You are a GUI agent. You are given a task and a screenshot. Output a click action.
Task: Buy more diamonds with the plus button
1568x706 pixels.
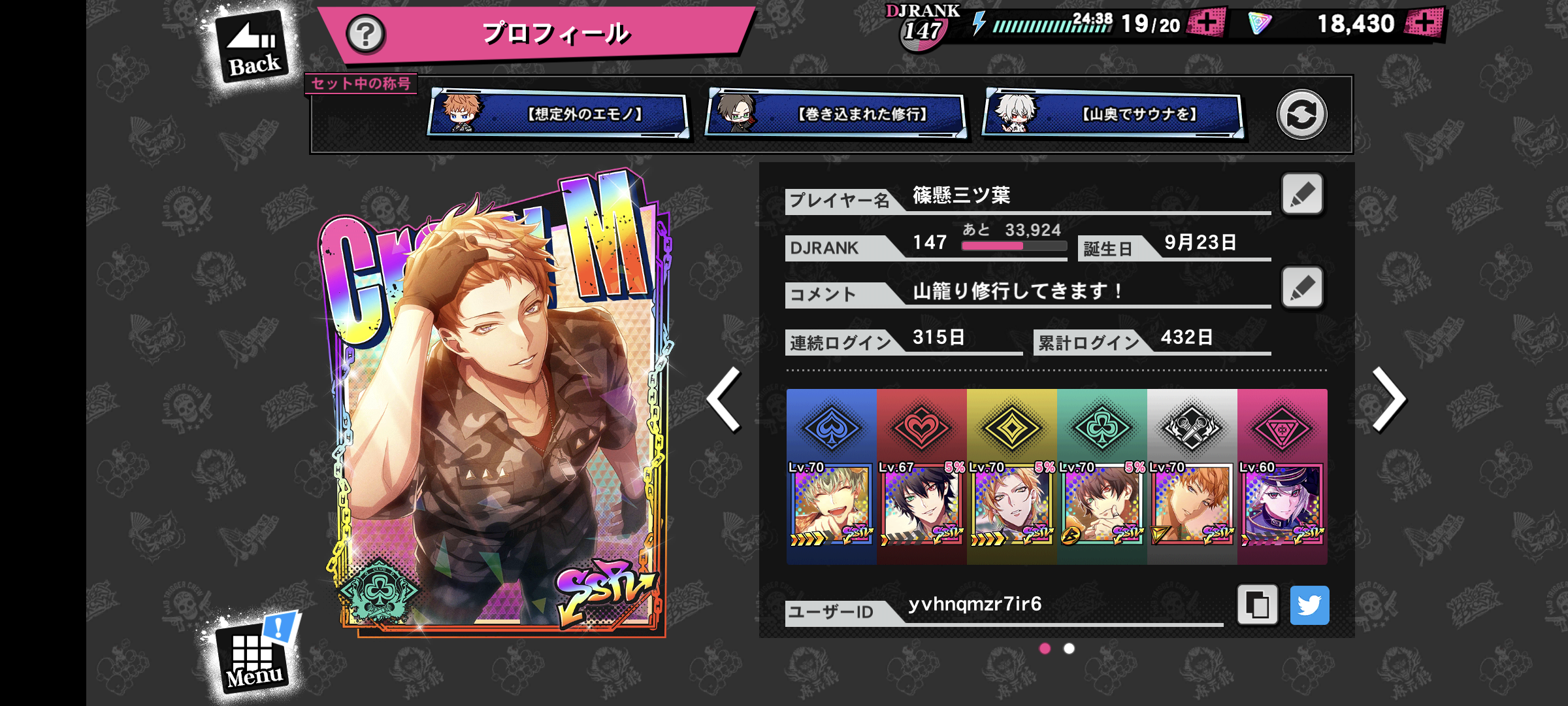point(1425,24)
